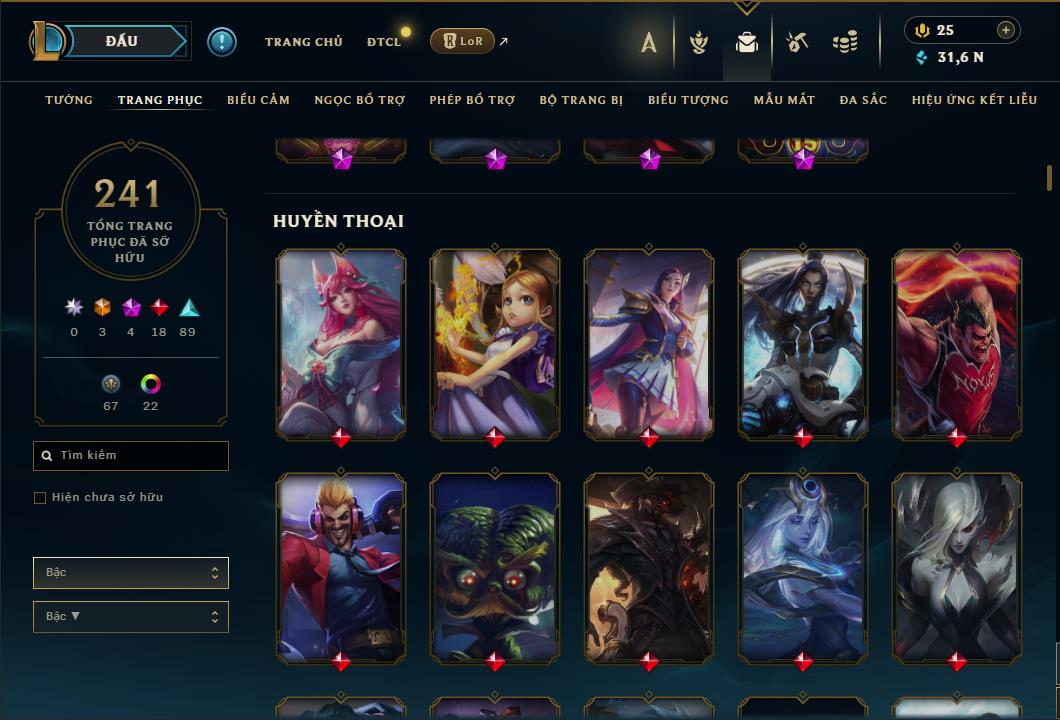Add currency with the plus button
Viewport: 1060px width, 720px height.
pyautogui.click(x=1006, y=30)
